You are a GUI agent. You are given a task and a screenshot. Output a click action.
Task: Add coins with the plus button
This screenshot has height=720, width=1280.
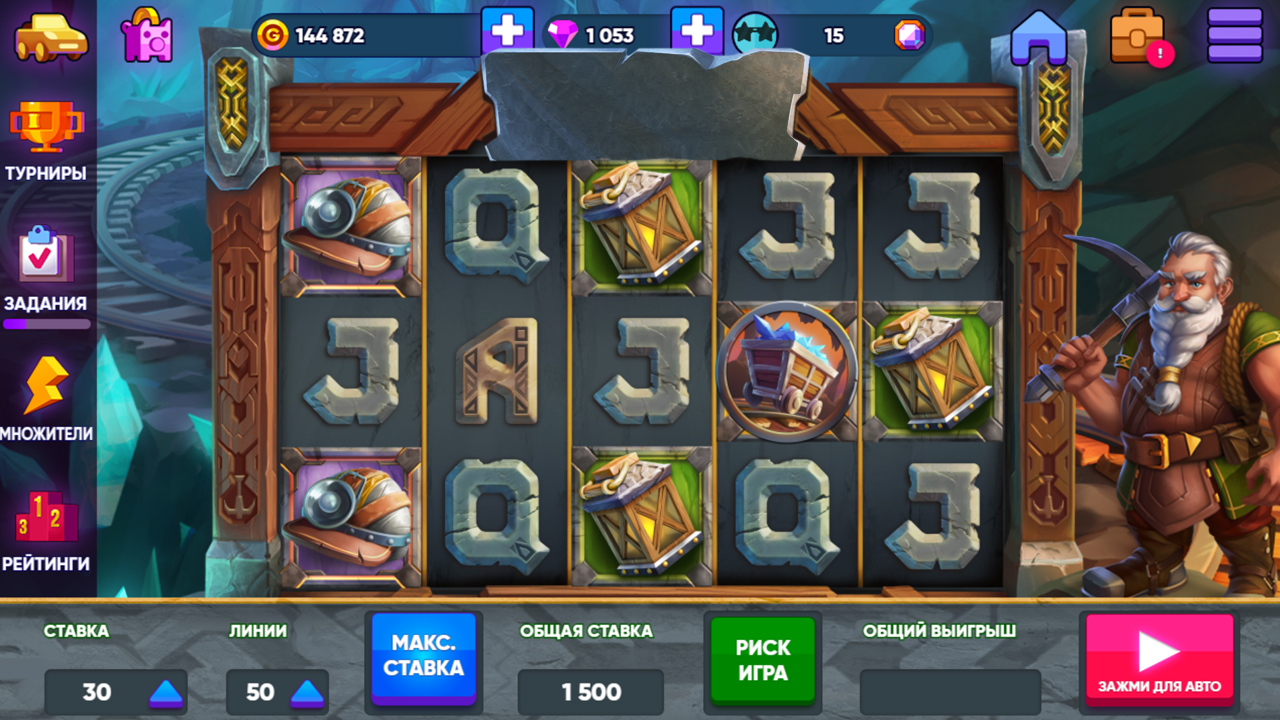[509, 31]
